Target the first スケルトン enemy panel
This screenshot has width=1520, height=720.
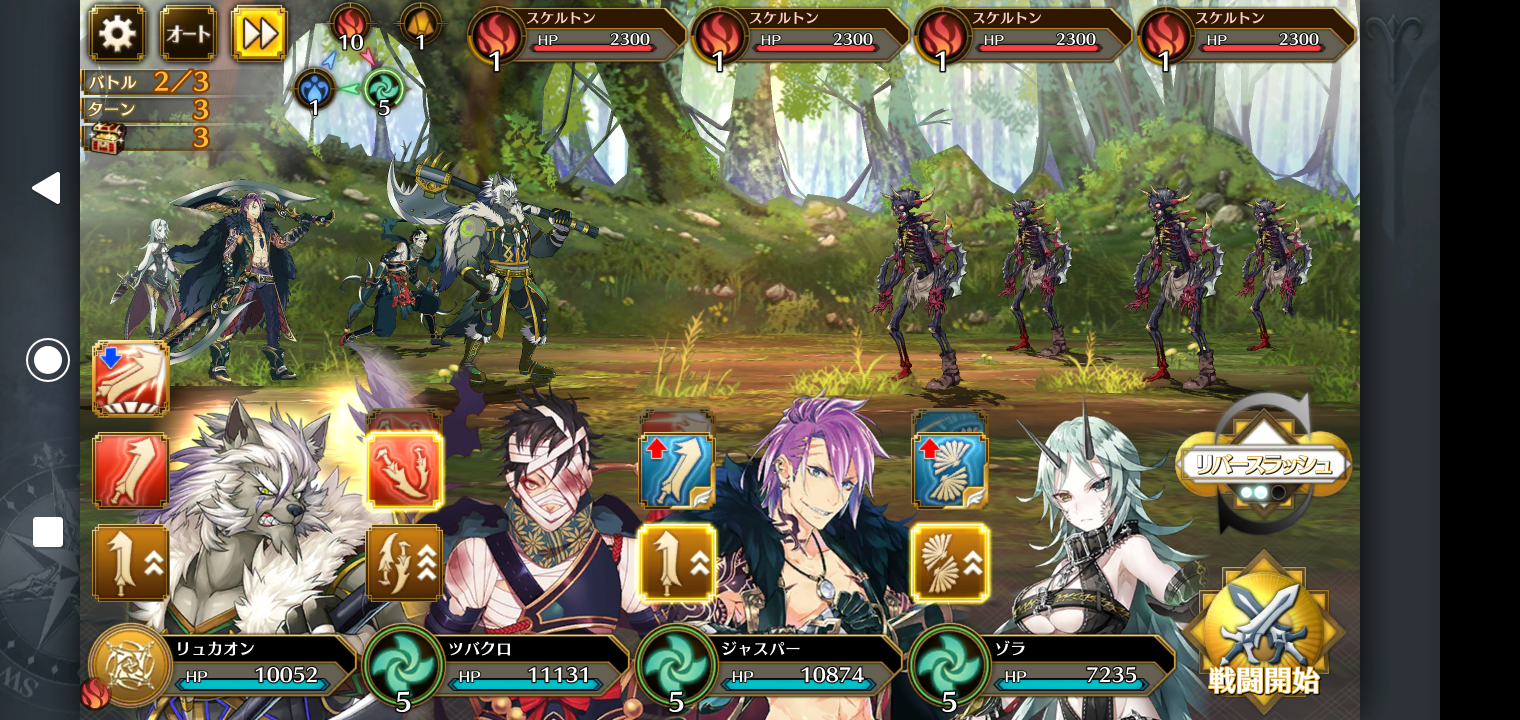(x=580, y=36)
